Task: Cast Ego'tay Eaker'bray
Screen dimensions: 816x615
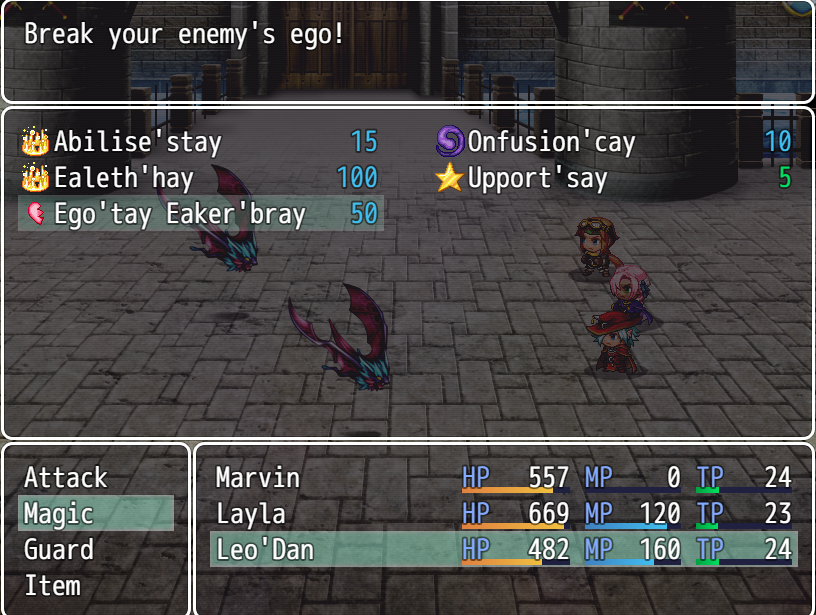Action: 200,214
